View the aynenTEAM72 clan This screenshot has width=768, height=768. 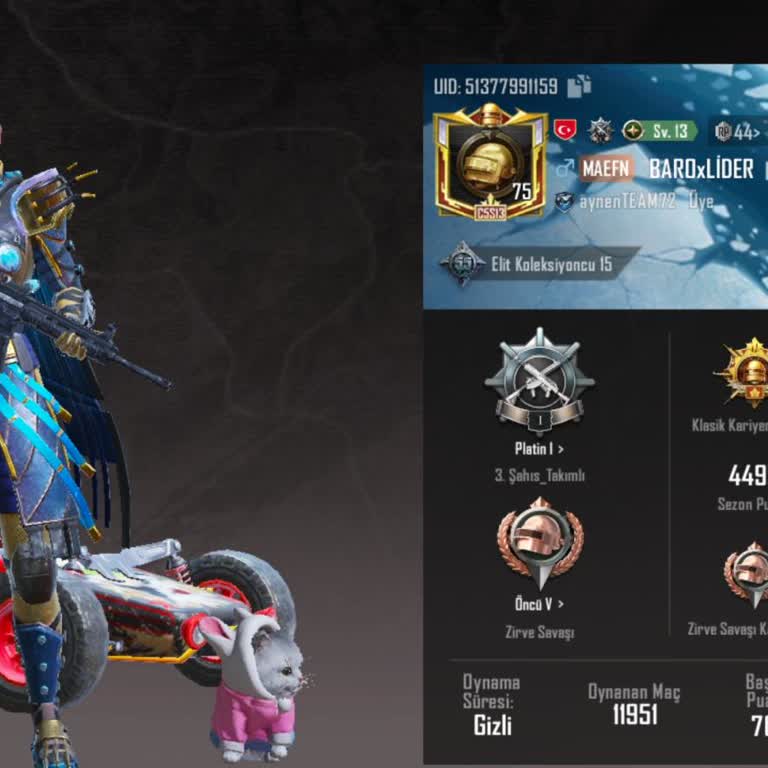click(628, 201)
